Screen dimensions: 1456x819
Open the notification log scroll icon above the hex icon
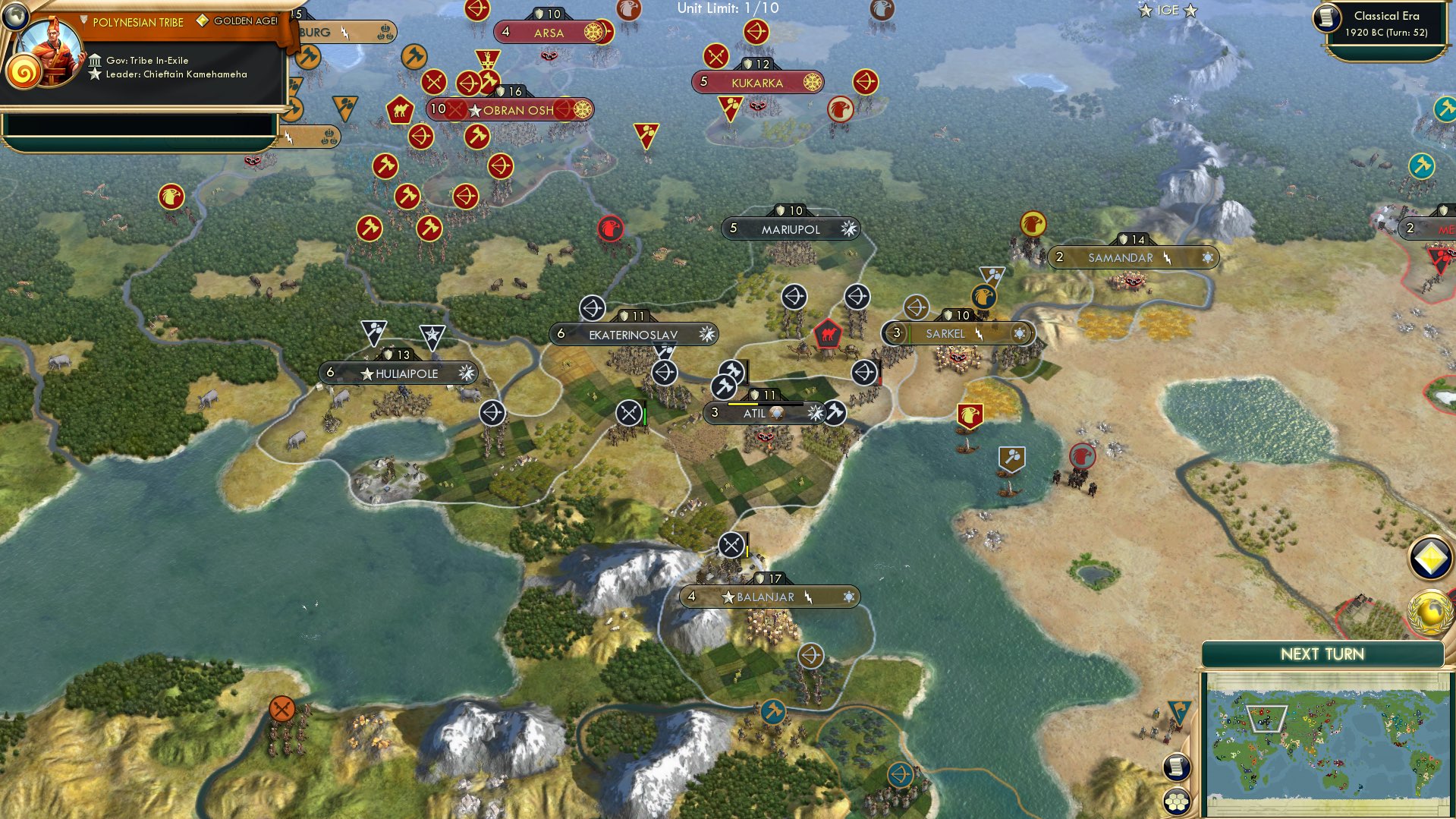(1175, 766)
